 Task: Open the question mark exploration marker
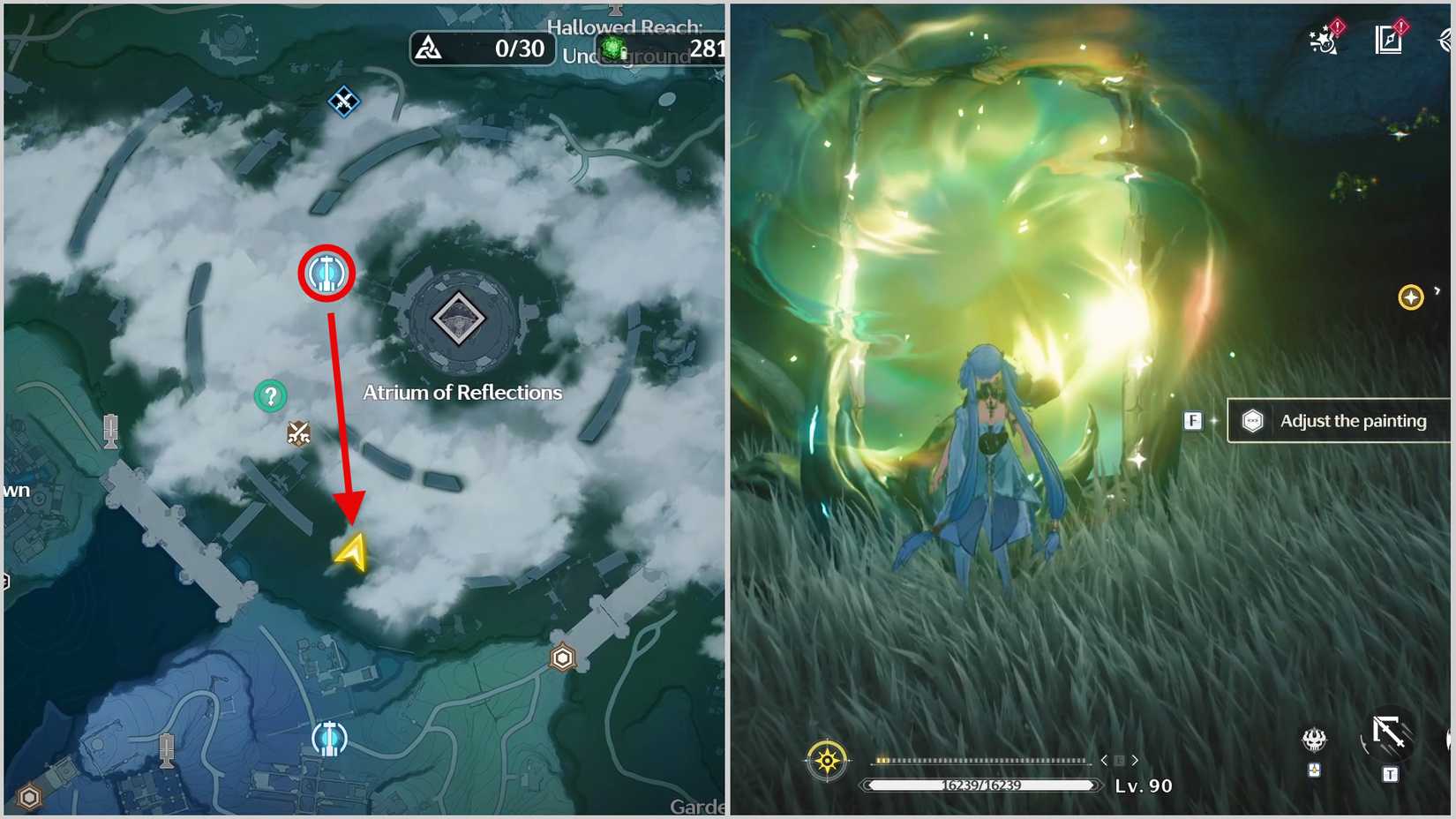(269, 395)
